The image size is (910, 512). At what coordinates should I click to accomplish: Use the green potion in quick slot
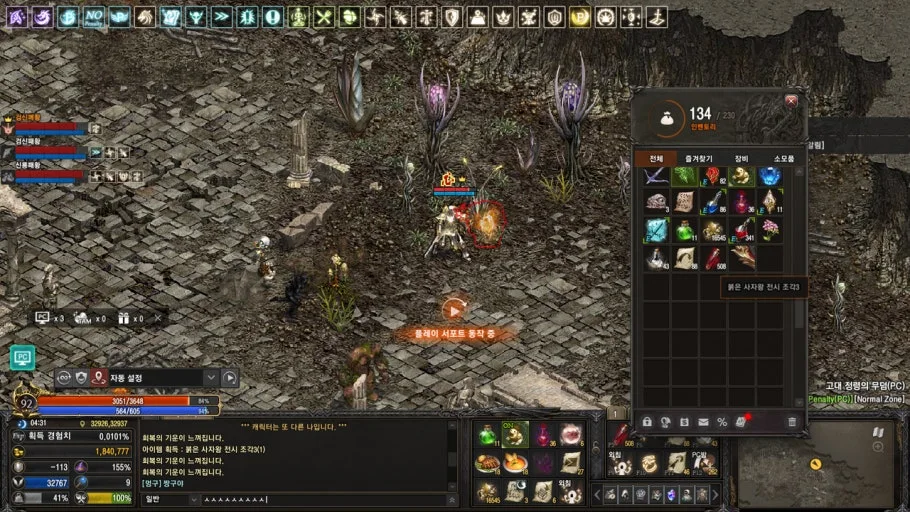pyautogui.click(x=487, y=434)
